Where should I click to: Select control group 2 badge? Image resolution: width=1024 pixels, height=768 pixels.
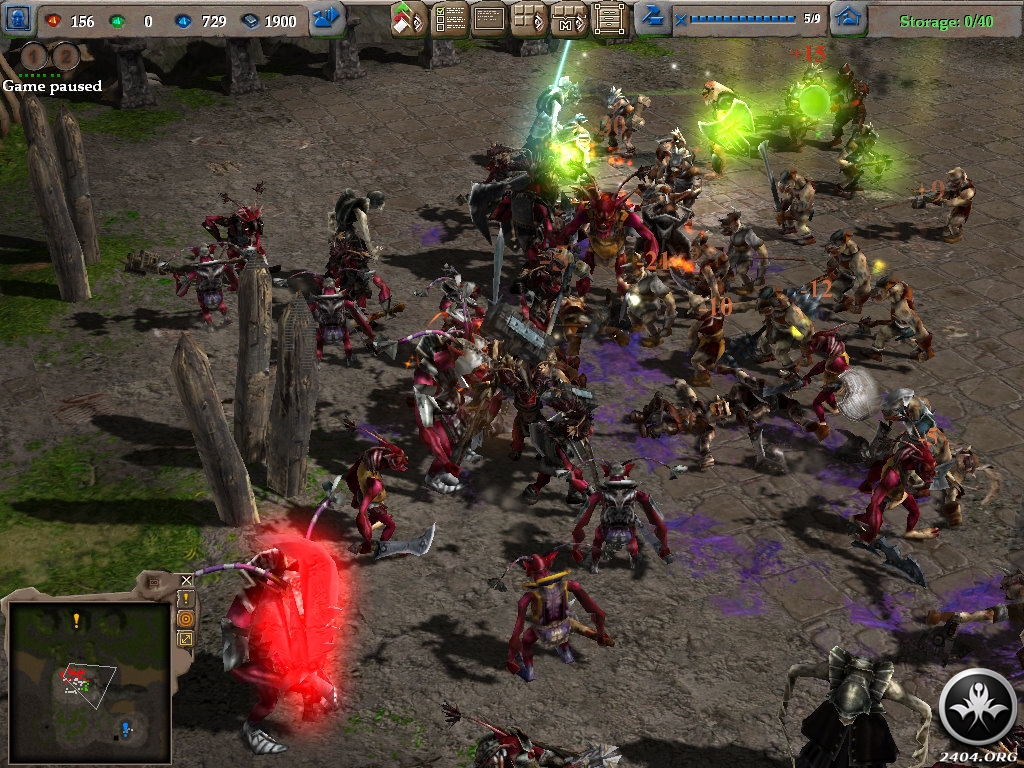tap(66, 57)
